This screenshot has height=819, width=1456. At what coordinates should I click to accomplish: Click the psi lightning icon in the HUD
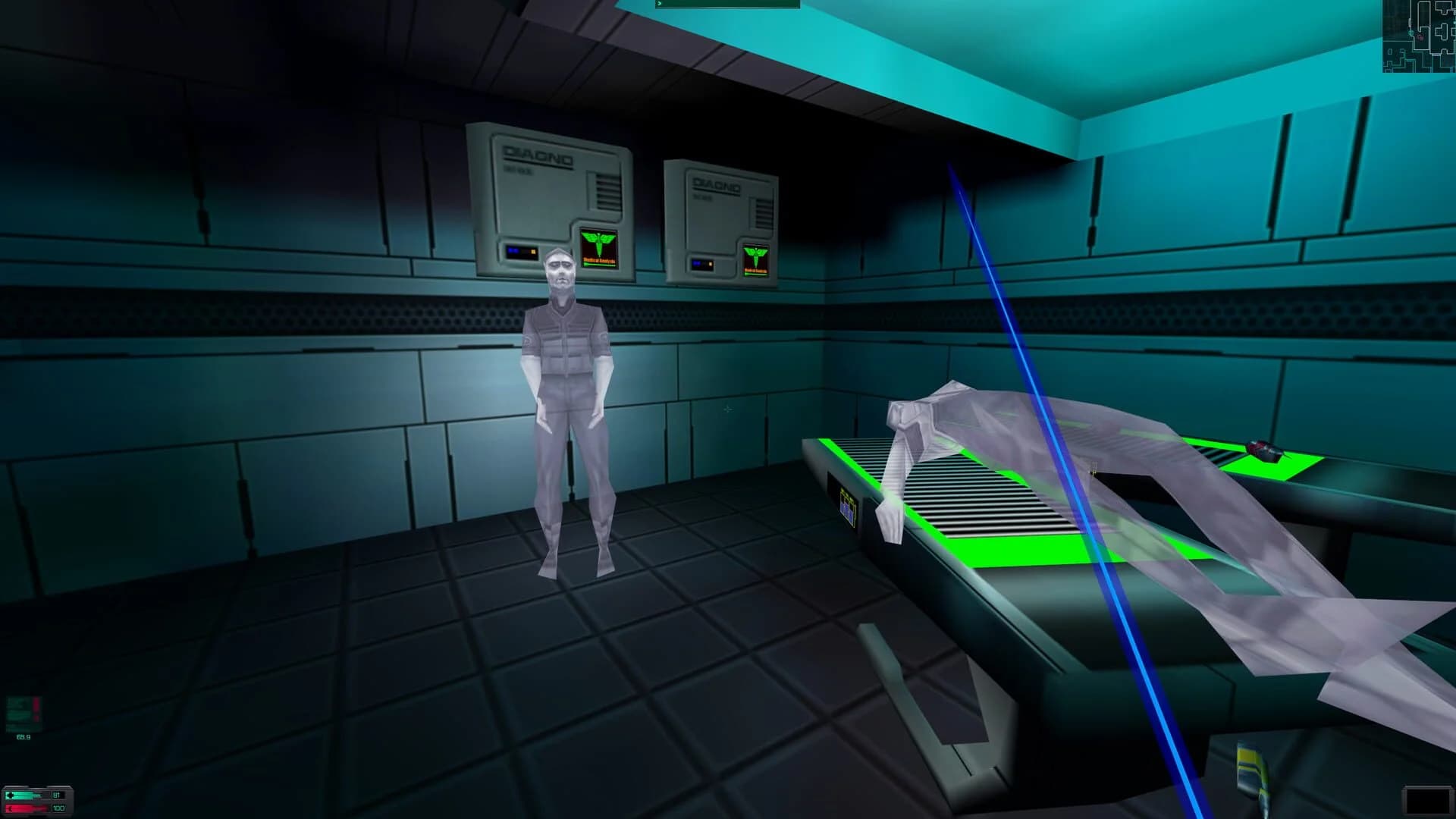coord(10,809)
